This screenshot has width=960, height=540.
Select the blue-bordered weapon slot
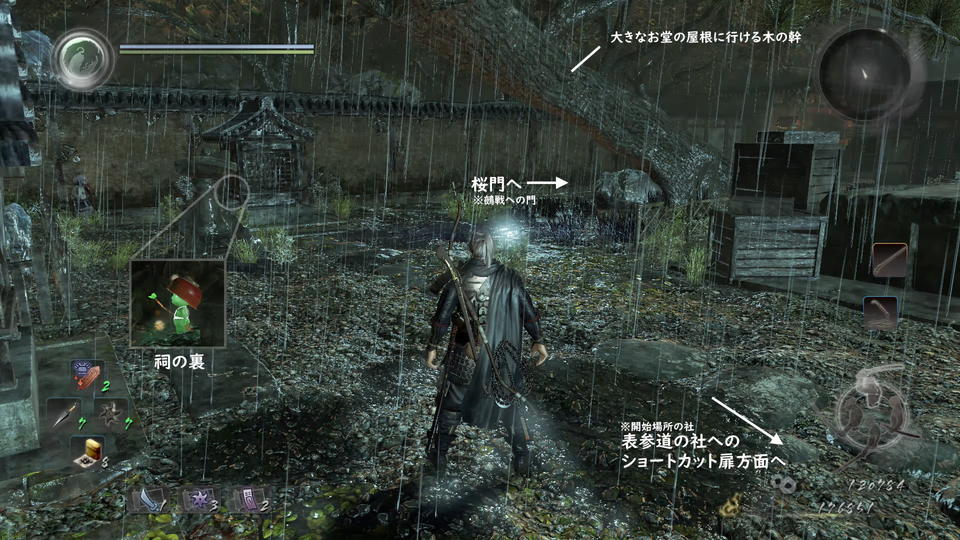880,312
